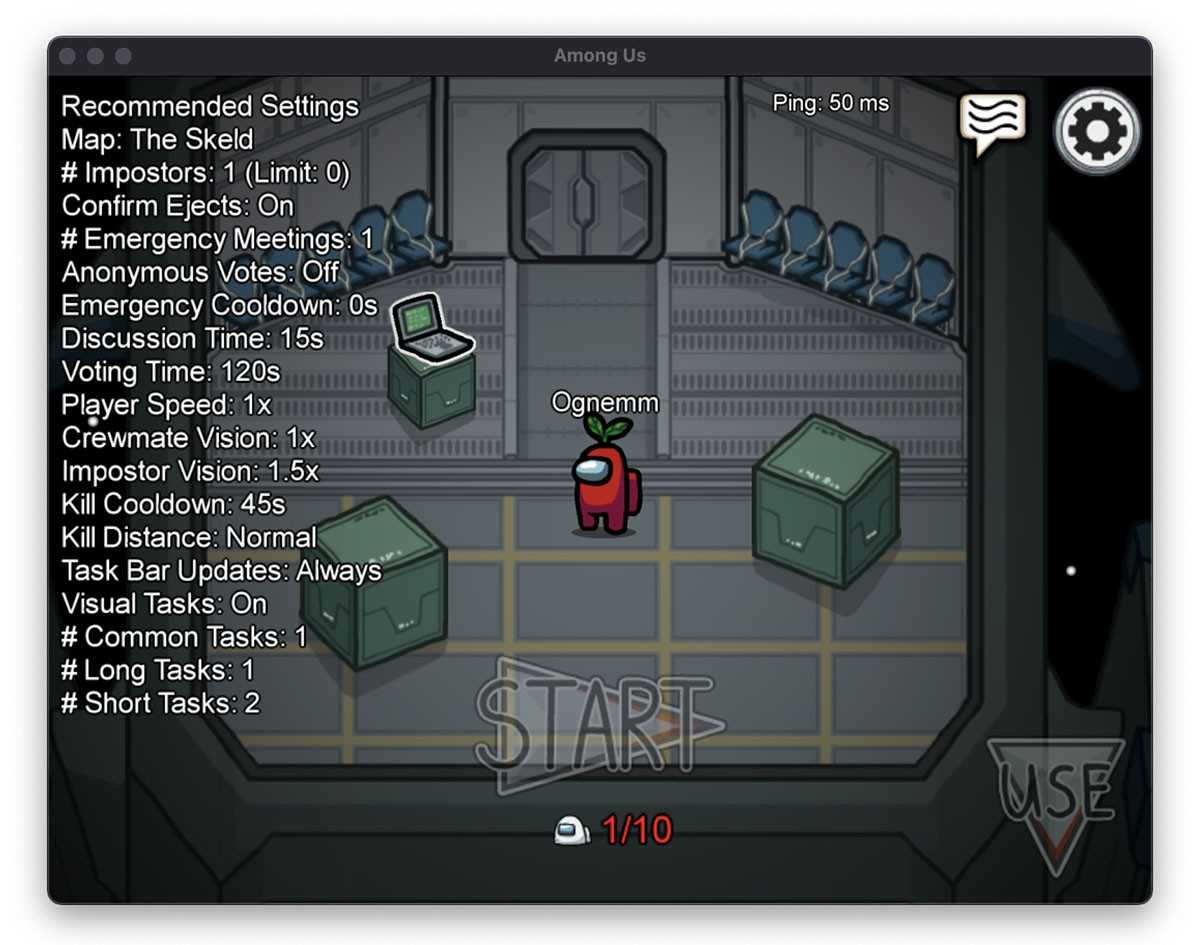
Task: Start the game with the START button
Action: [596, 722]
